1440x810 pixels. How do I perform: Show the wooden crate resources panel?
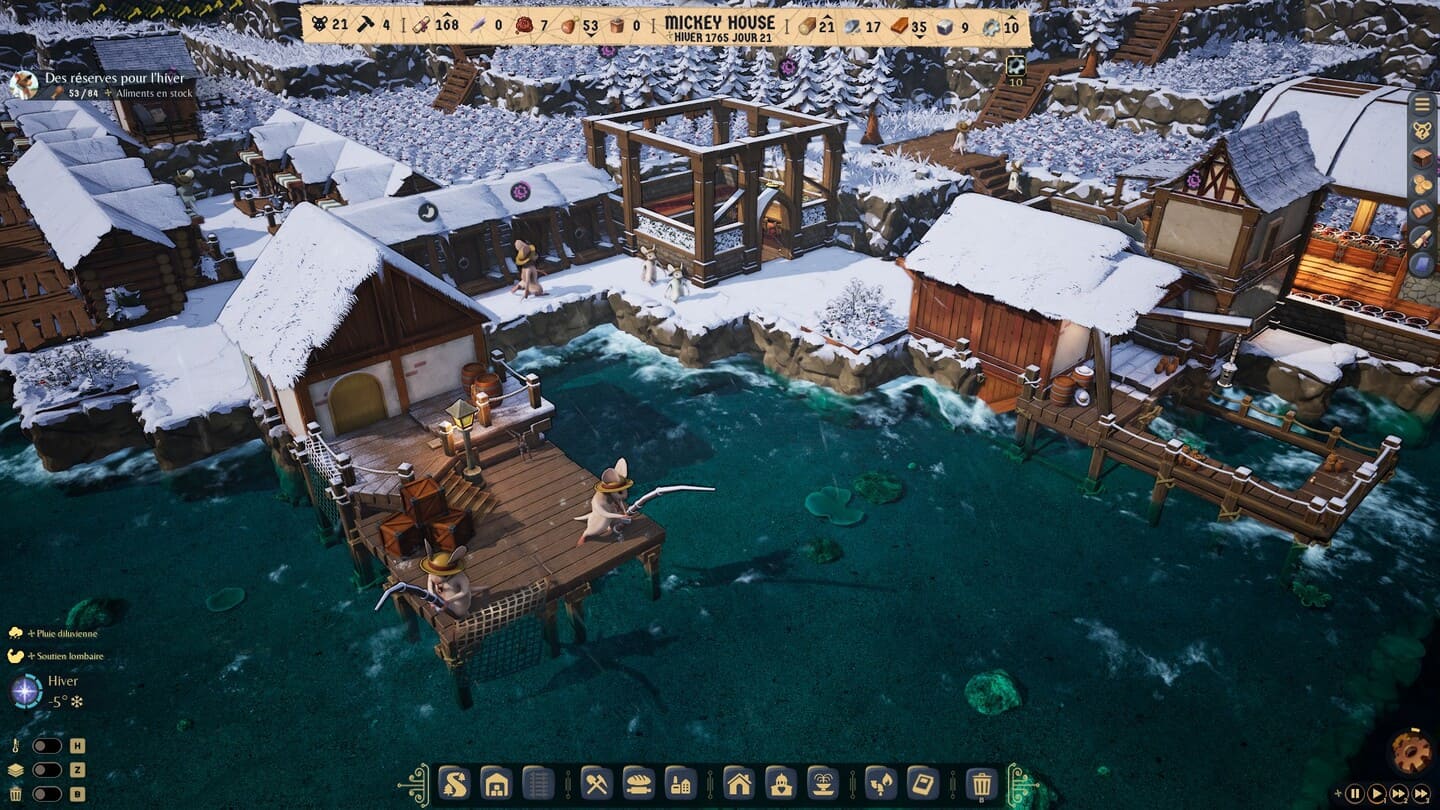[x=1422, y=158]
